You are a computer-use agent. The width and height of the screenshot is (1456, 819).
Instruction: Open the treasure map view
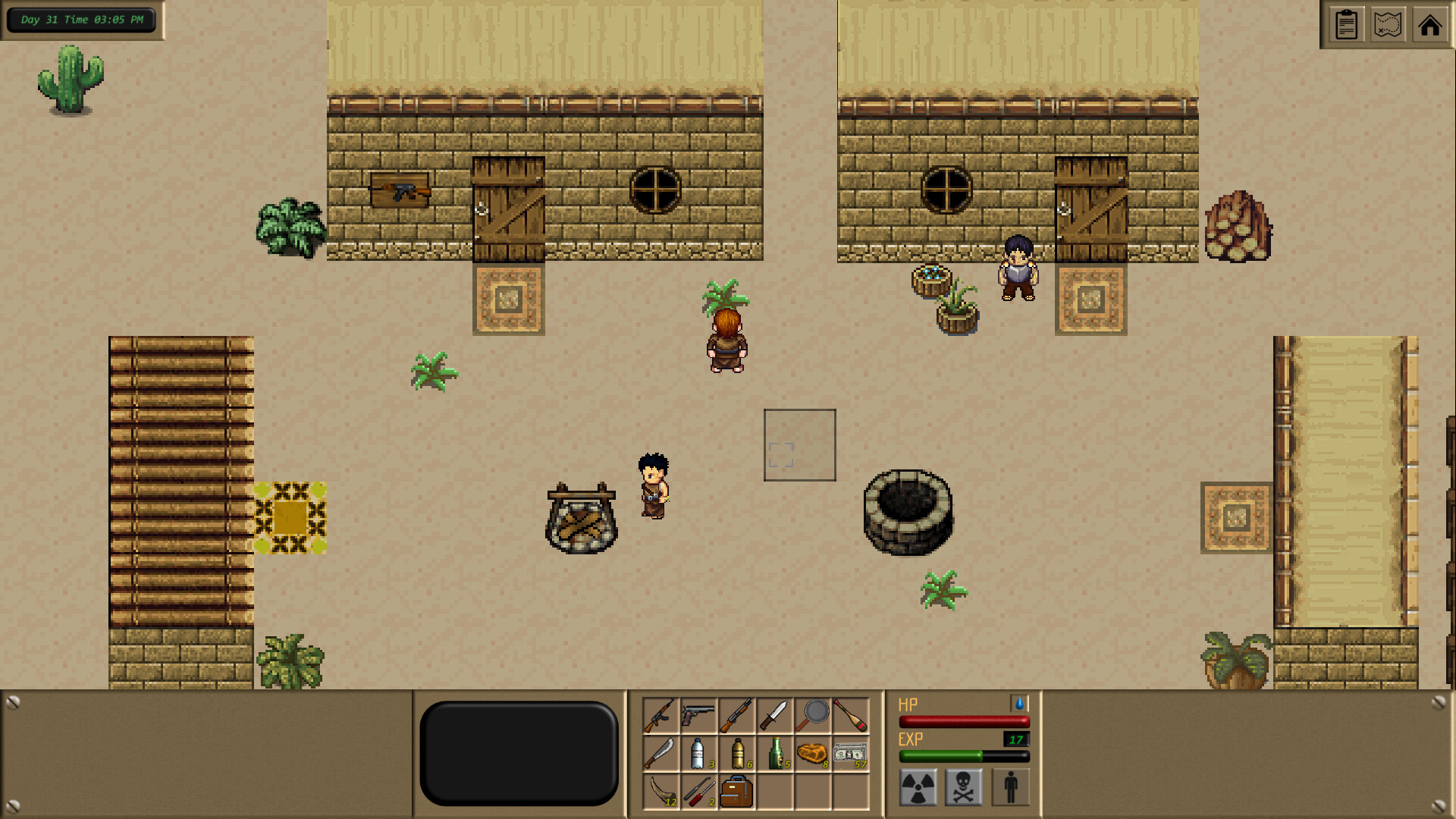coord(1388,25)
